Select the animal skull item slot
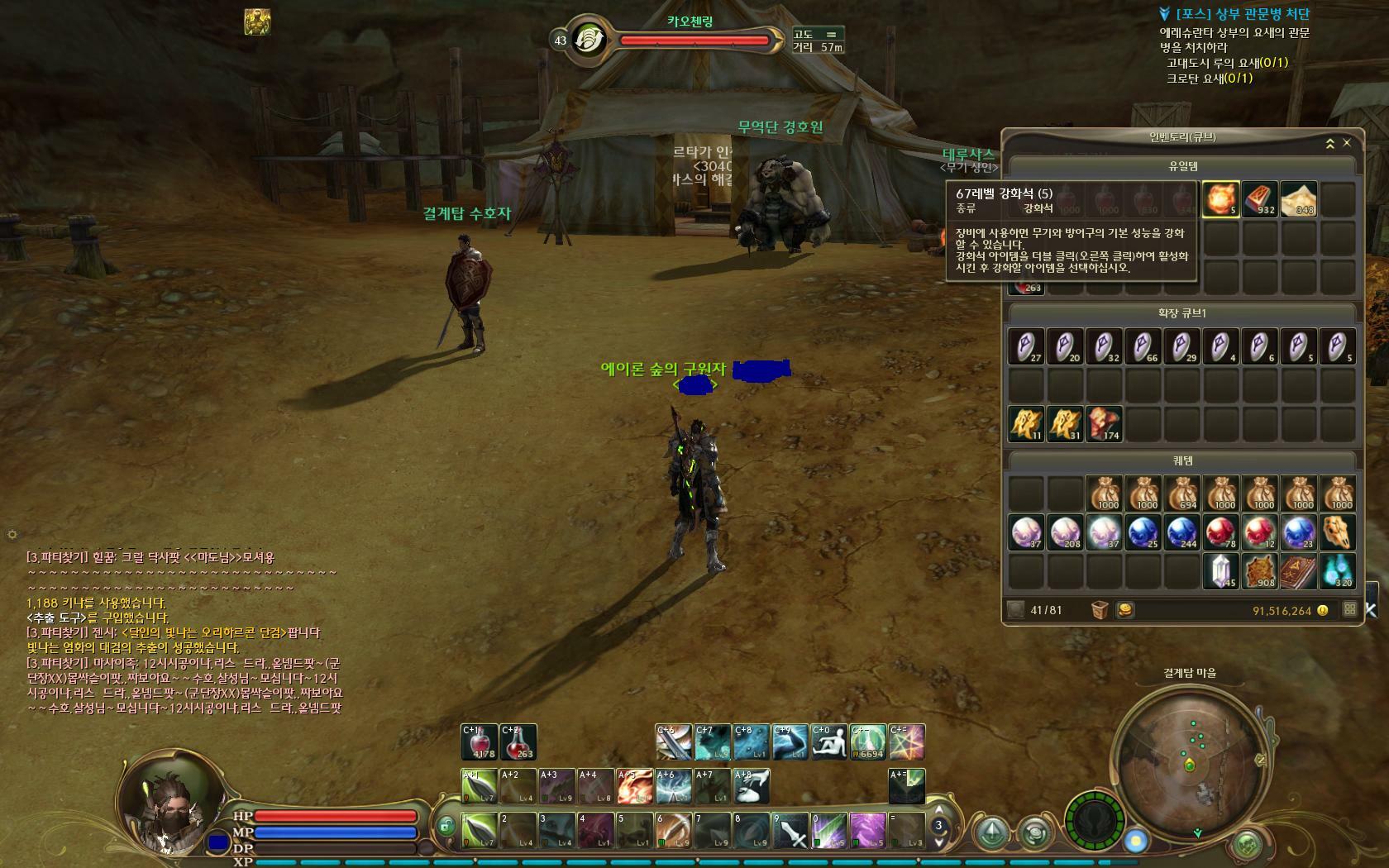 coord(1337,532)
